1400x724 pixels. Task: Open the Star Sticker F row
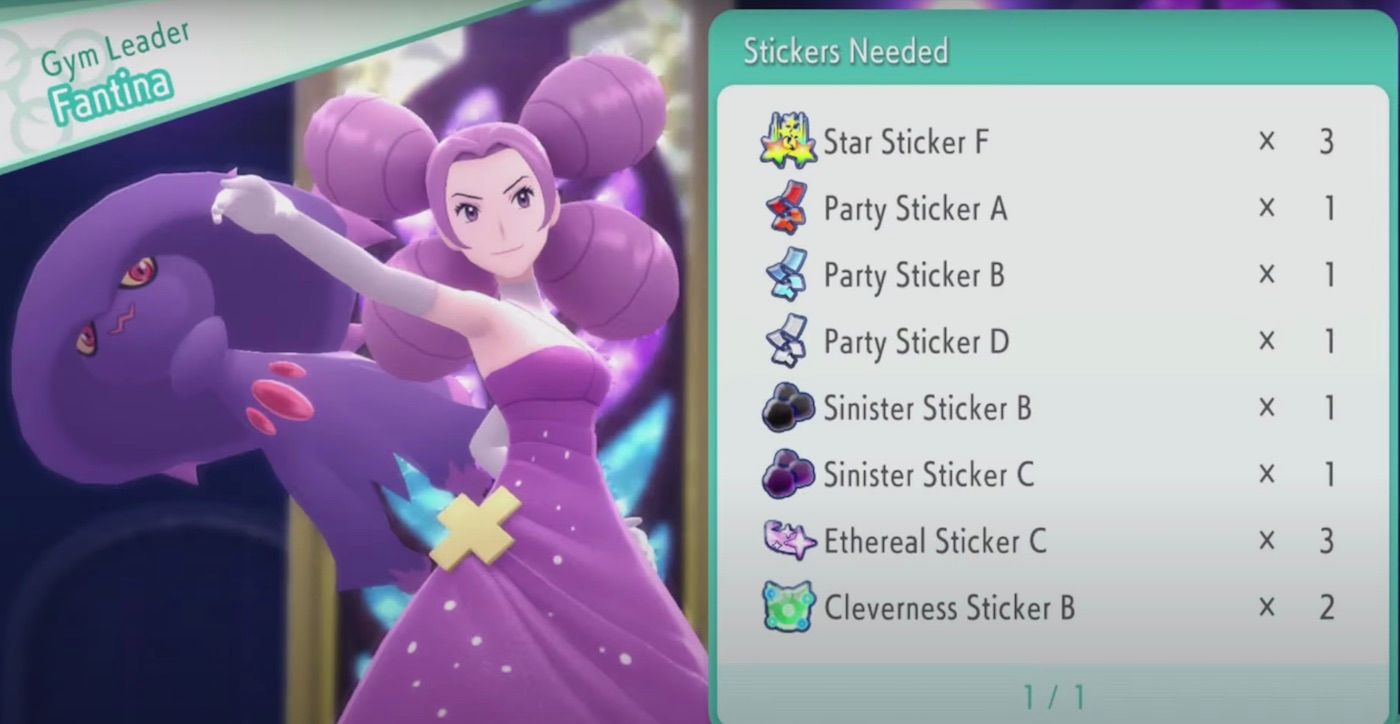click(x=1000, y=143)
